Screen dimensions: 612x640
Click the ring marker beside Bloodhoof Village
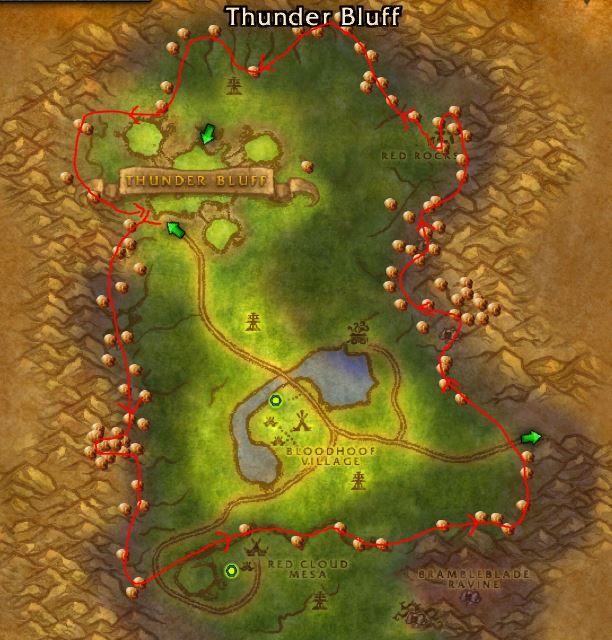pos(276,401)
